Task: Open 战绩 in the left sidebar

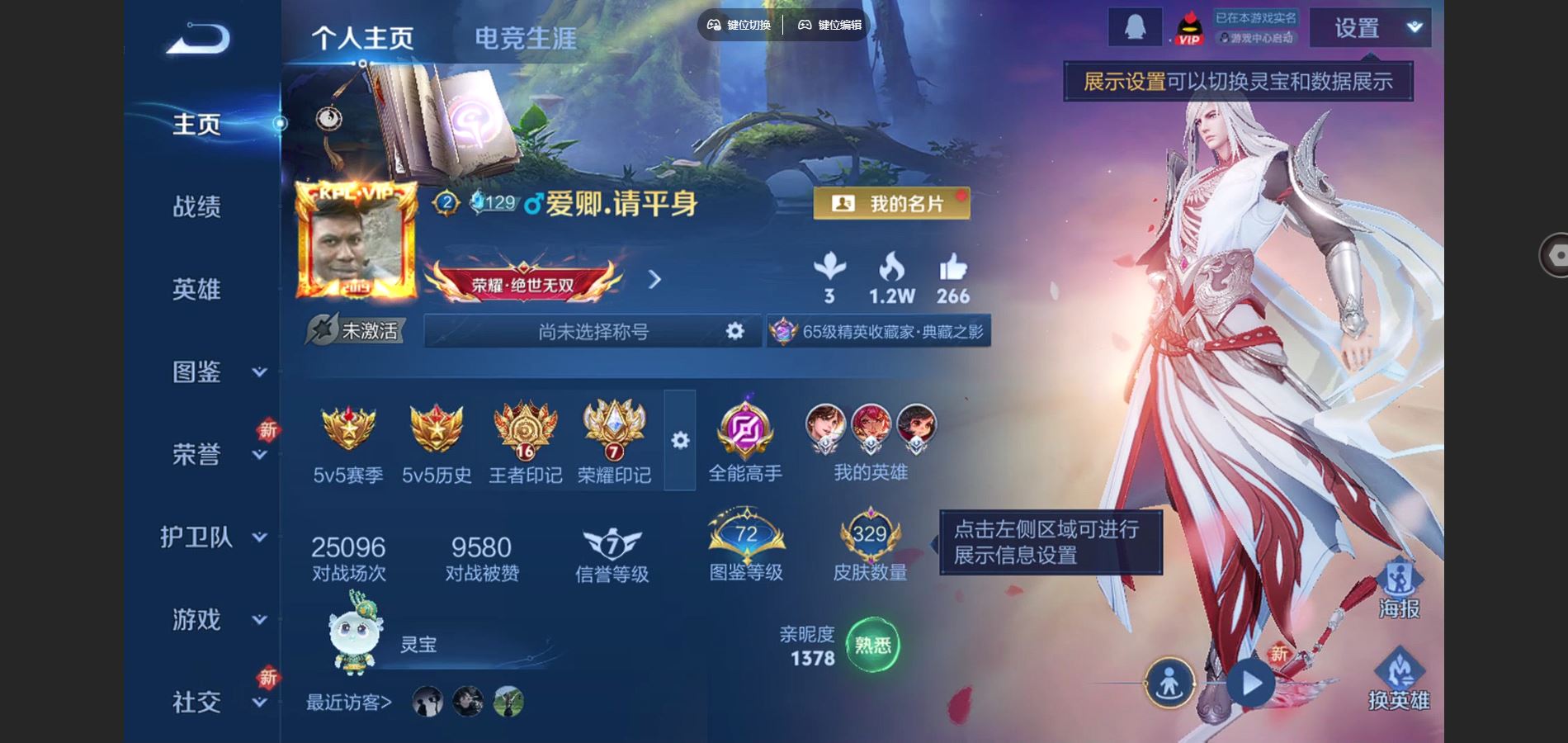Action: click(196, 207)
